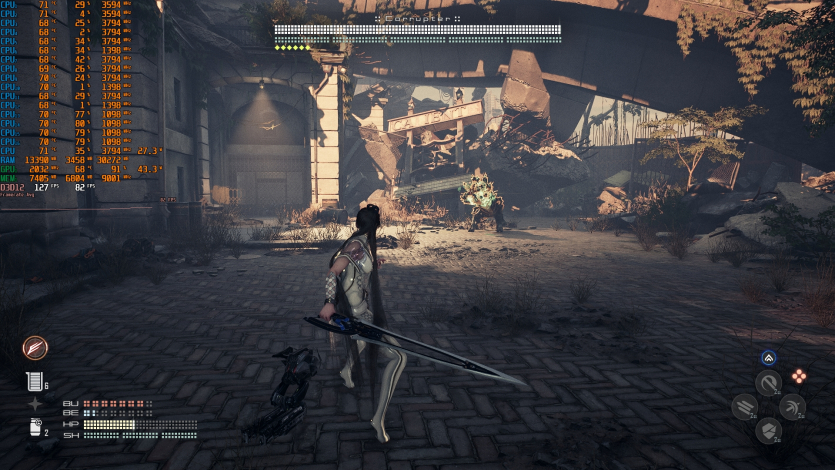Screen dimensions: 835x470
Task: Use the healing canister item with 6 charges
Action: (34, 381)
